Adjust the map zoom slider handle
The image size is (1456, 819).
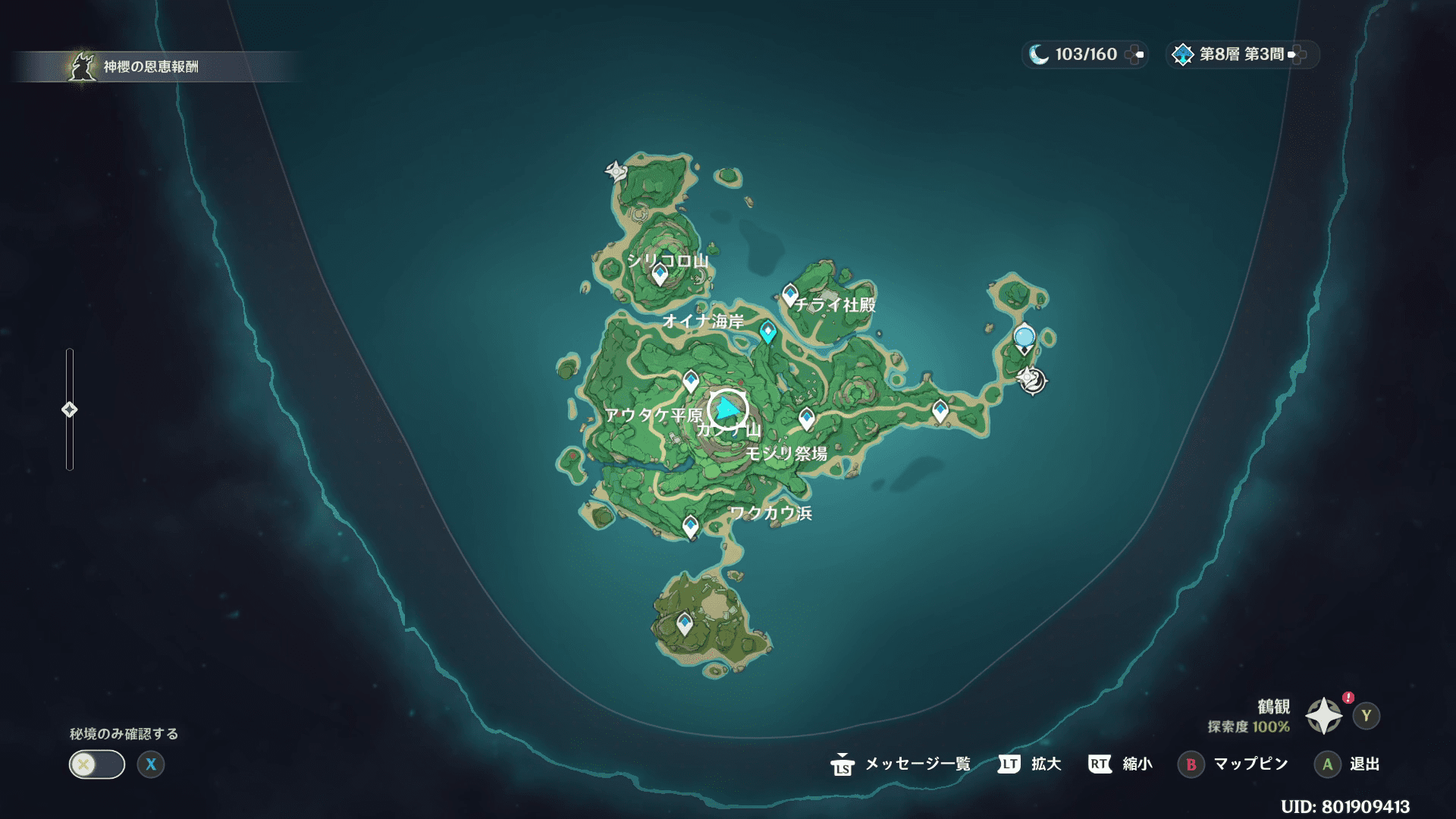(x=69, y=409)
